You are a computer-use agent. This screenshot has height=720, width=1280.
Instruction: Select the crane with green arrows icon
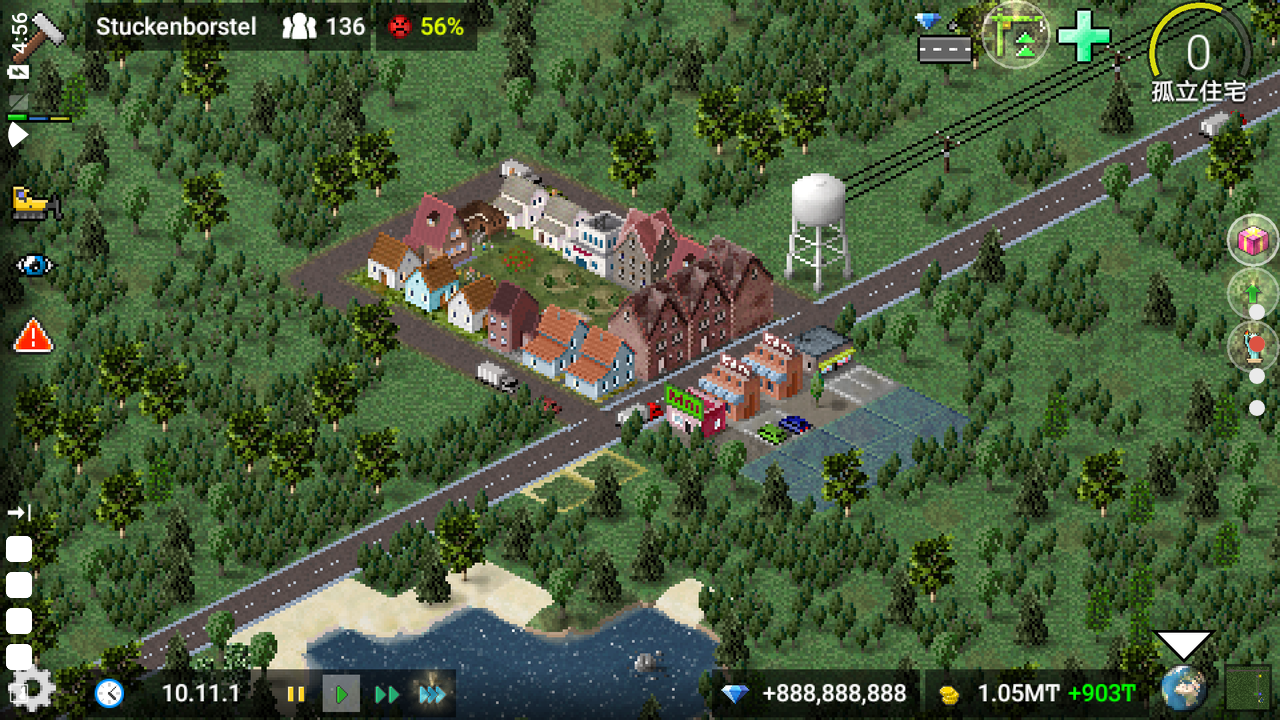coord(1015,34)
